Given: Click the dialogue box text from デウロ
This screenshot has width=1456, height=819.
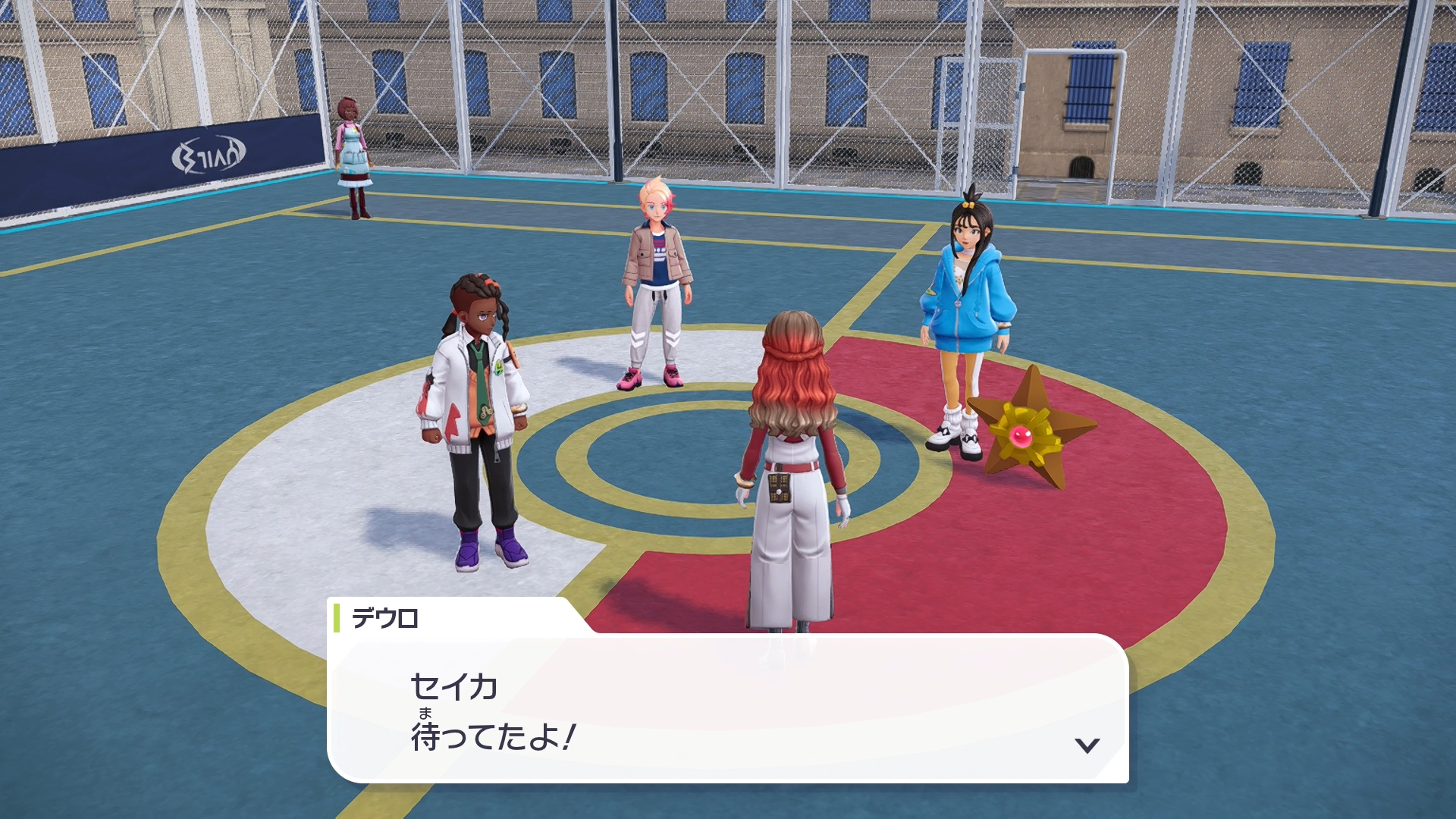Looking at the screenshot, I should [493, 712].
